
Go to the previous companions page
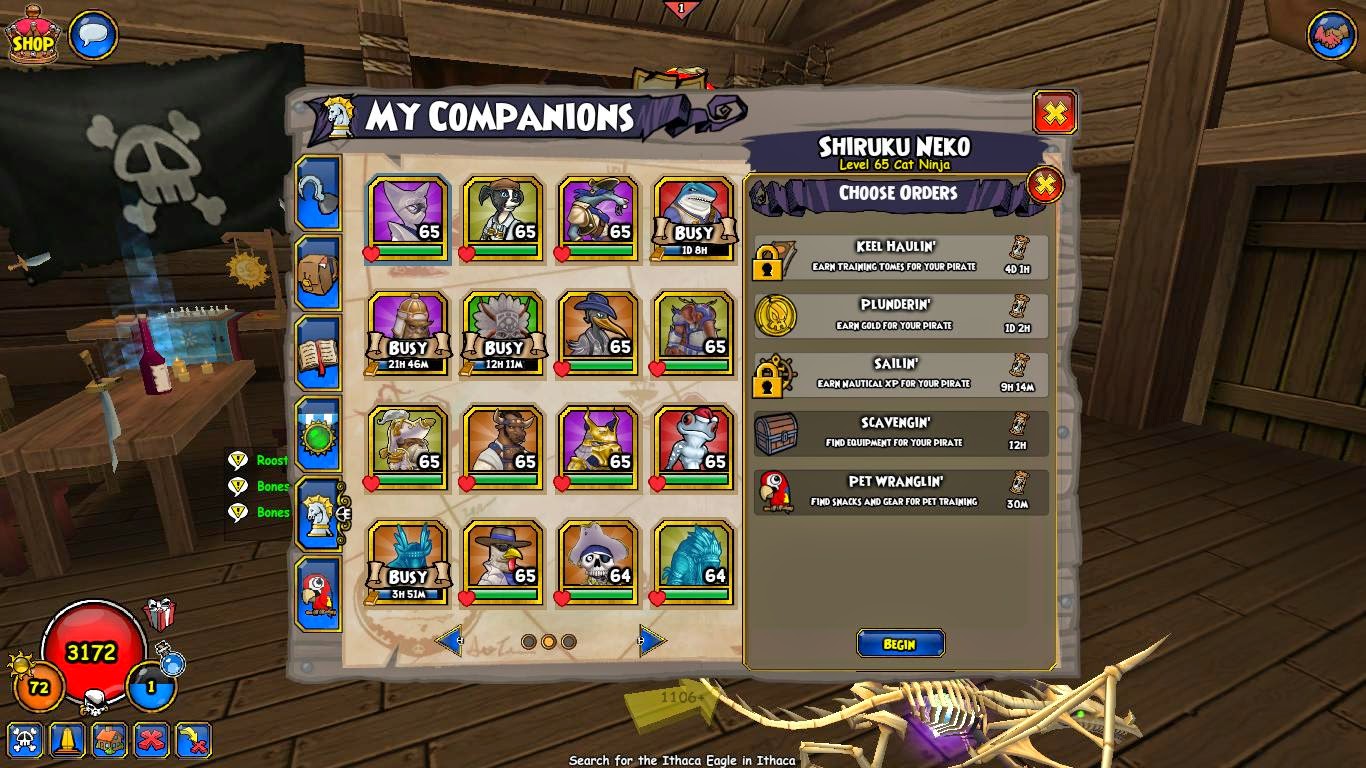[449, 641]
